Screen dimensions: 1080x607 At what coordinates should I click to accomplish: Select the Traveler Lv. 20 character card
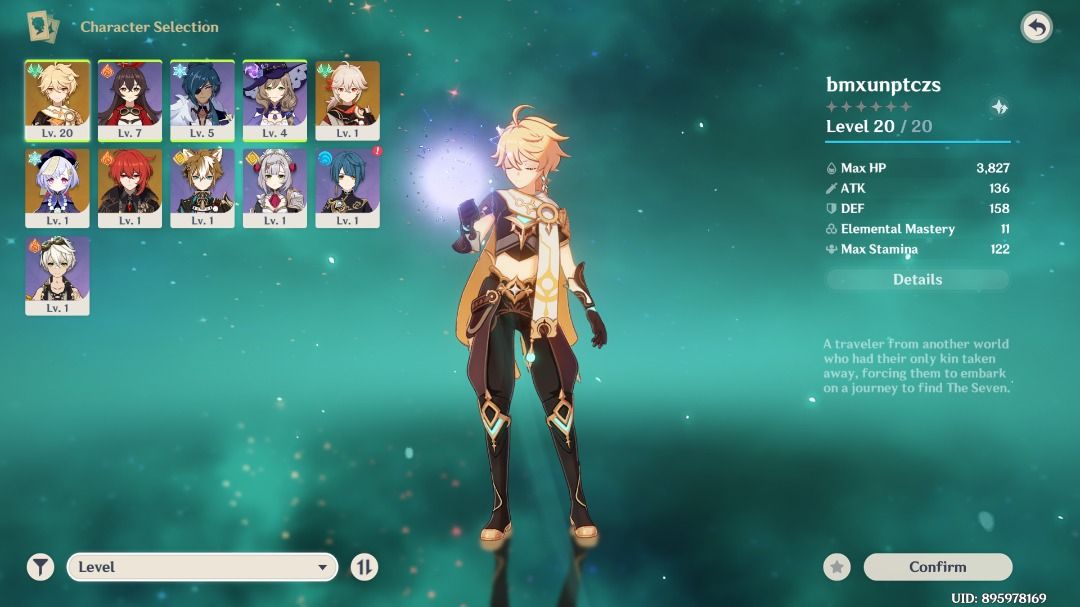[57, 100]
